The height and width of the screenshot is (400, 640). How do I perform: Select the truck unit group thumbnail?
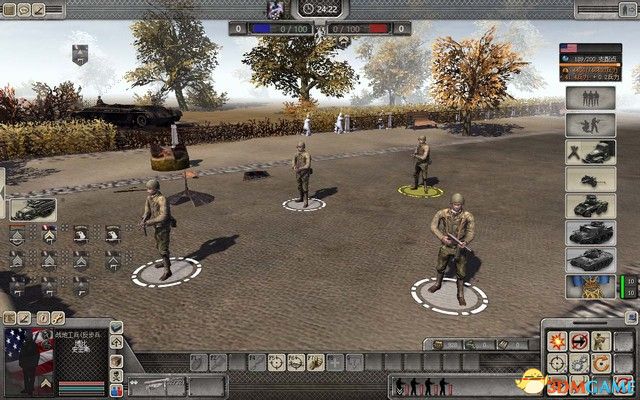click(x=33, y=209)
